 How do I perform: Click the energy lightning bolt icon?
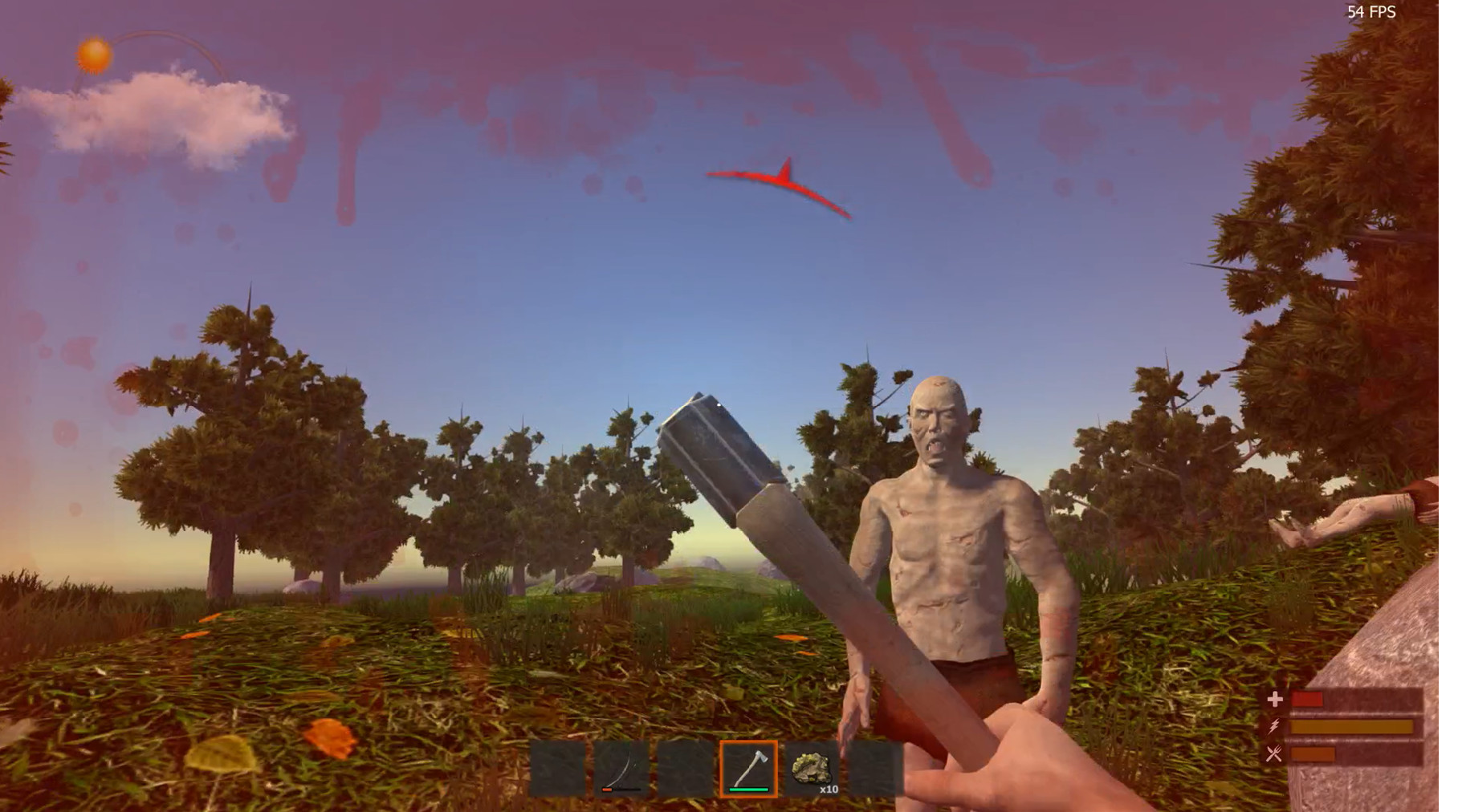point(1273,726)
